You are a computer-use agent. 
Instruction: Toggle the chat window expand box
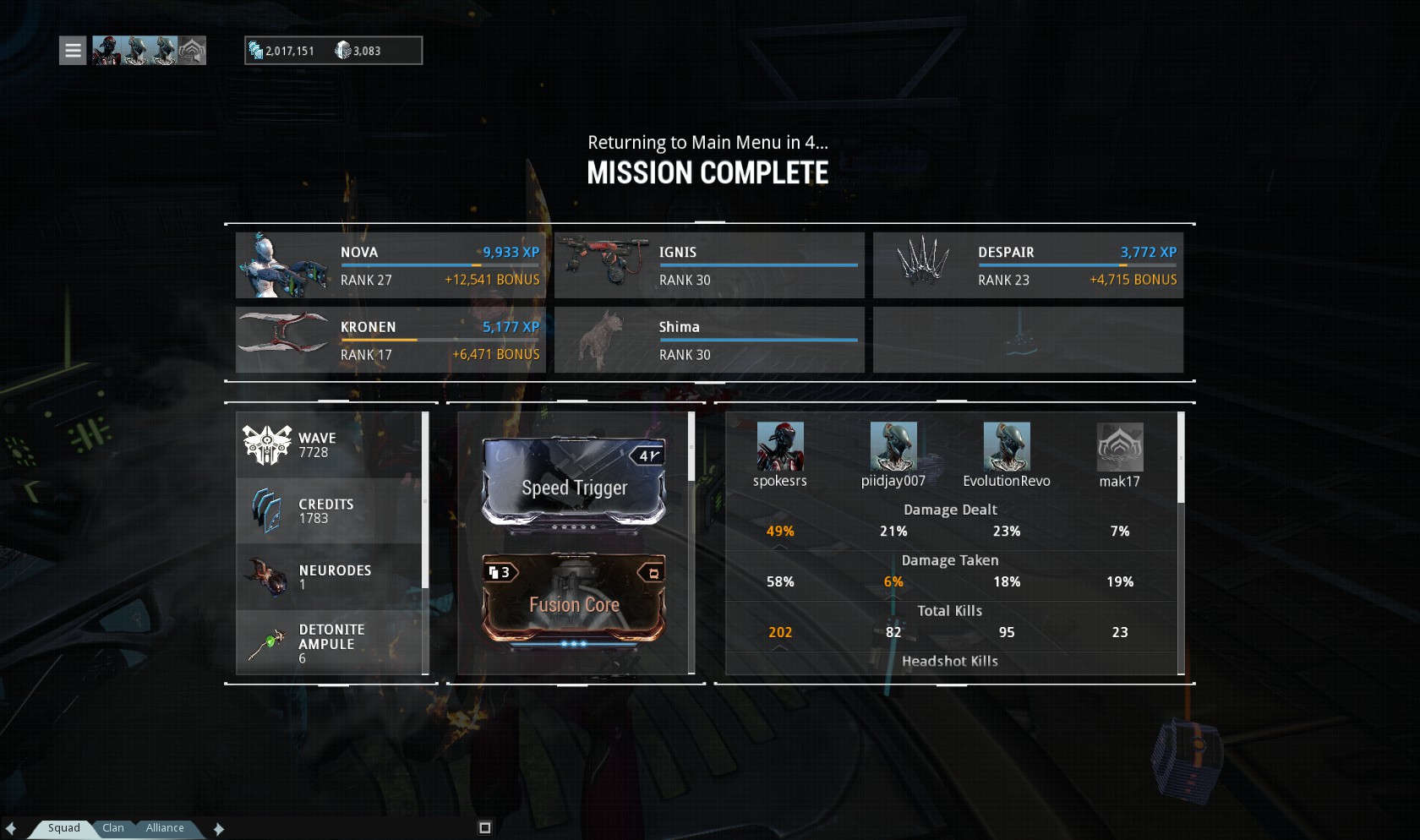(x=484, y=828)
